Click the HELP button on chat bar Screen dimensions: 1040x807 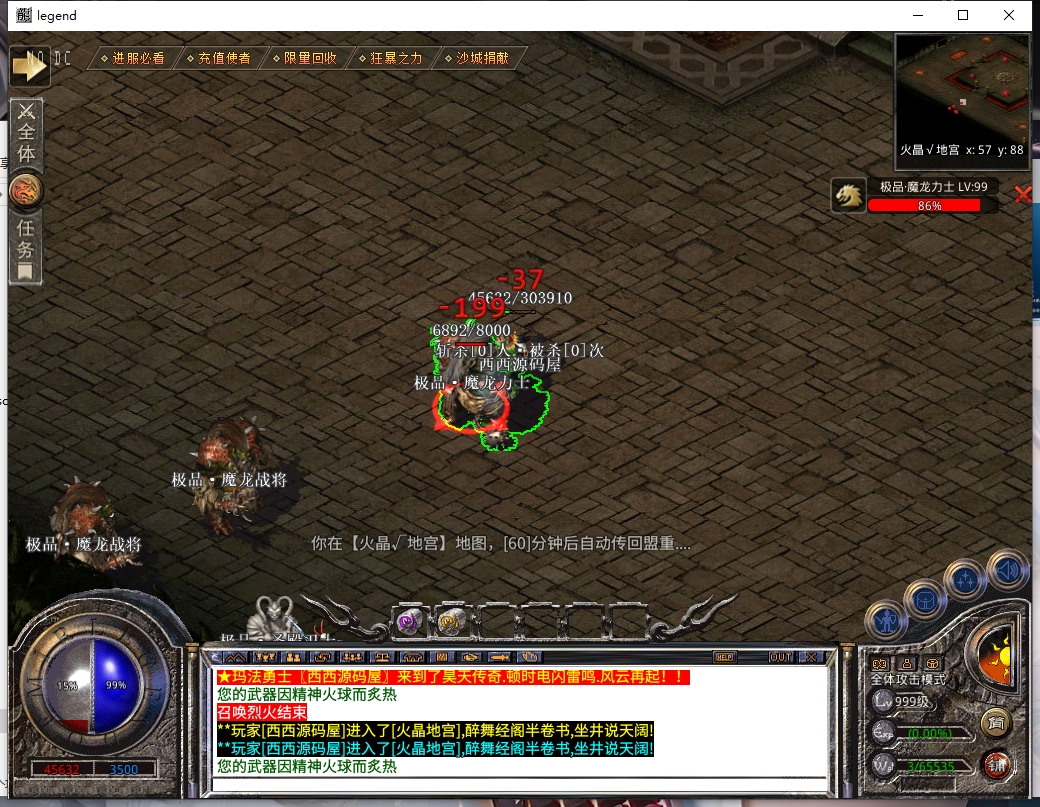click(725, 657)
